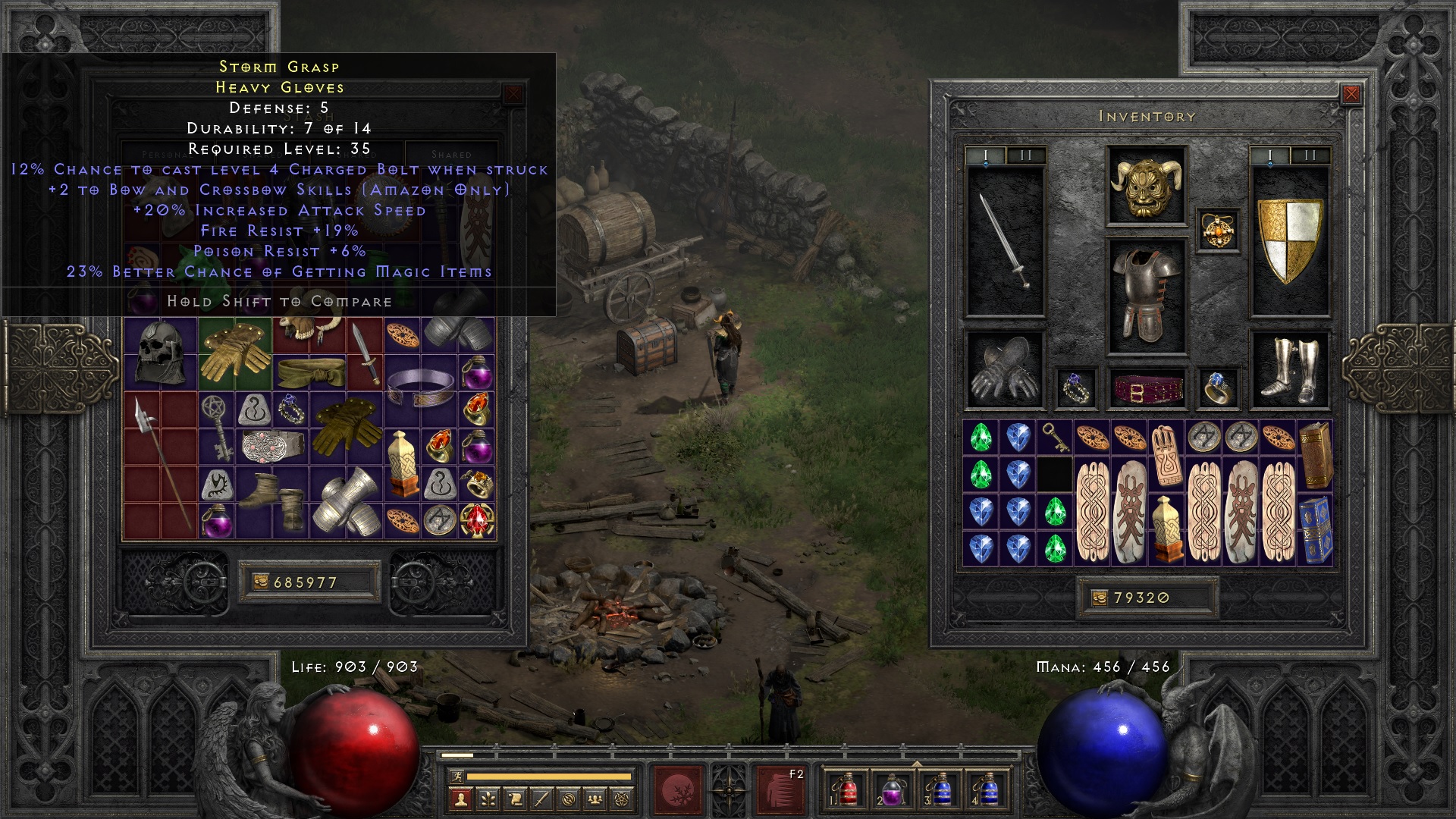Drink the red potion in belt slot 1

(847, 790)
